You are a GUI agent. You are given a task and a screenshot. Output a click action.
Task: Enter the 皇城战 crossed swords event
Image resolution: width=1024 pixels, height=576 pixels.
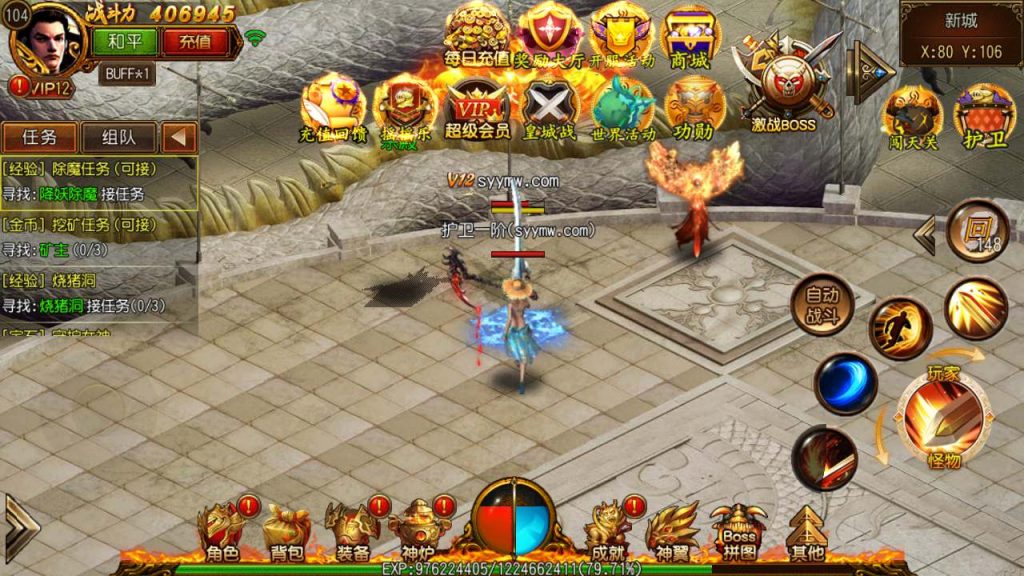click(x=549, y=106)
